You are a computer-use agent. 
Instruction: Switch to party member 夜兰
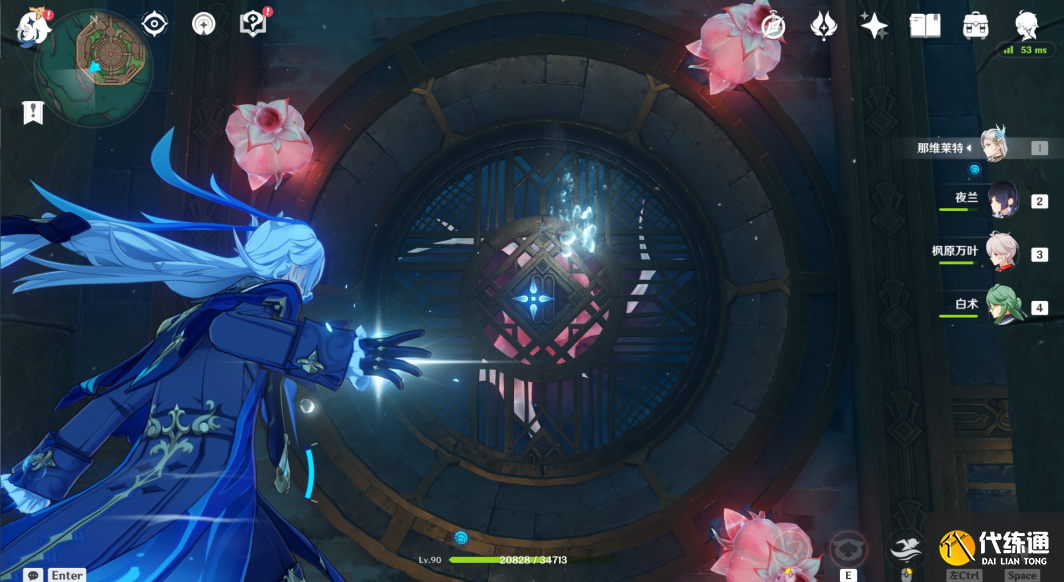pyautogui.click(x=1003, y=201)
